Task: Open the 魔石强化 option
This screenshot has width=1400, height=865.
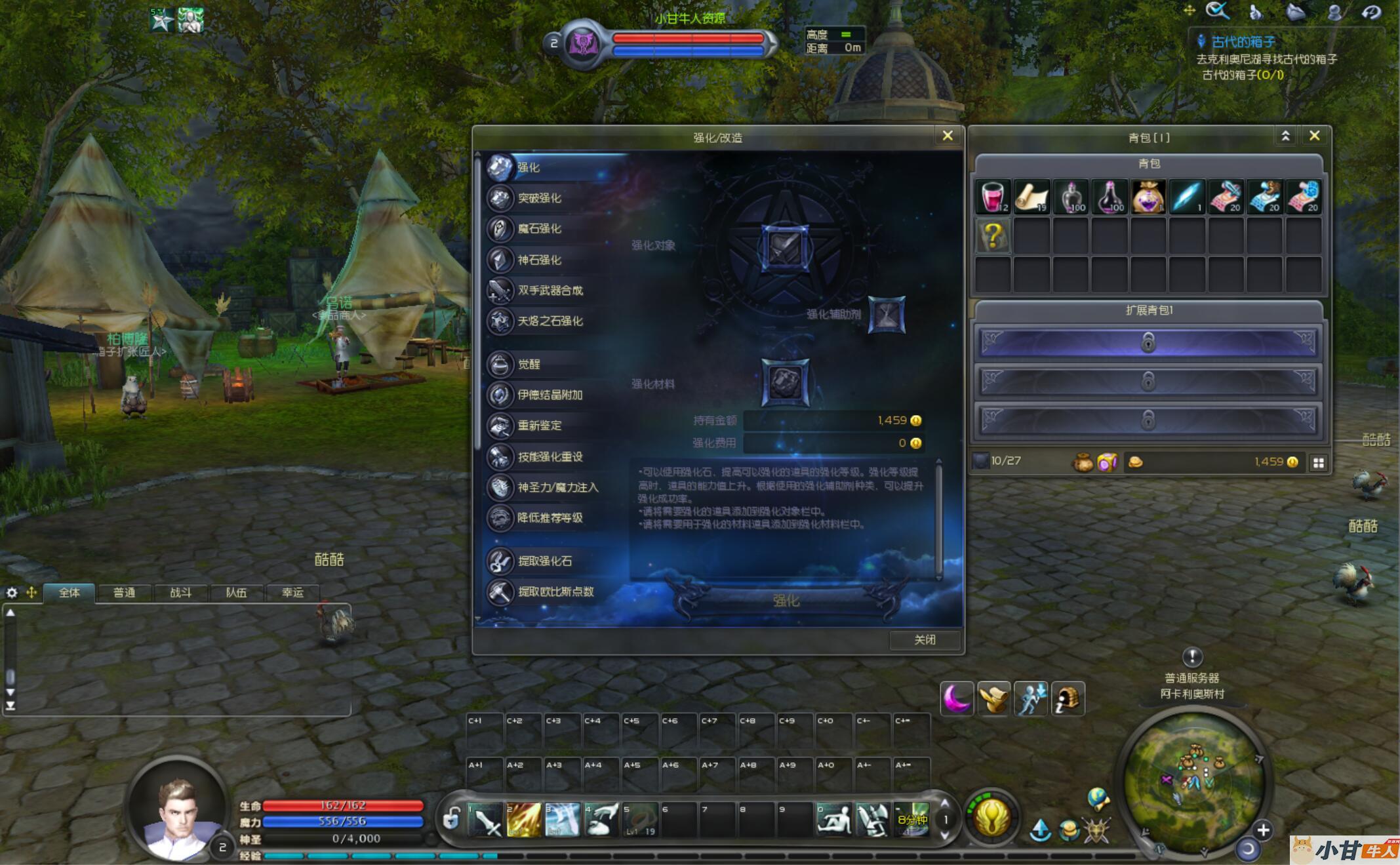Action: [x=539, y=229]
